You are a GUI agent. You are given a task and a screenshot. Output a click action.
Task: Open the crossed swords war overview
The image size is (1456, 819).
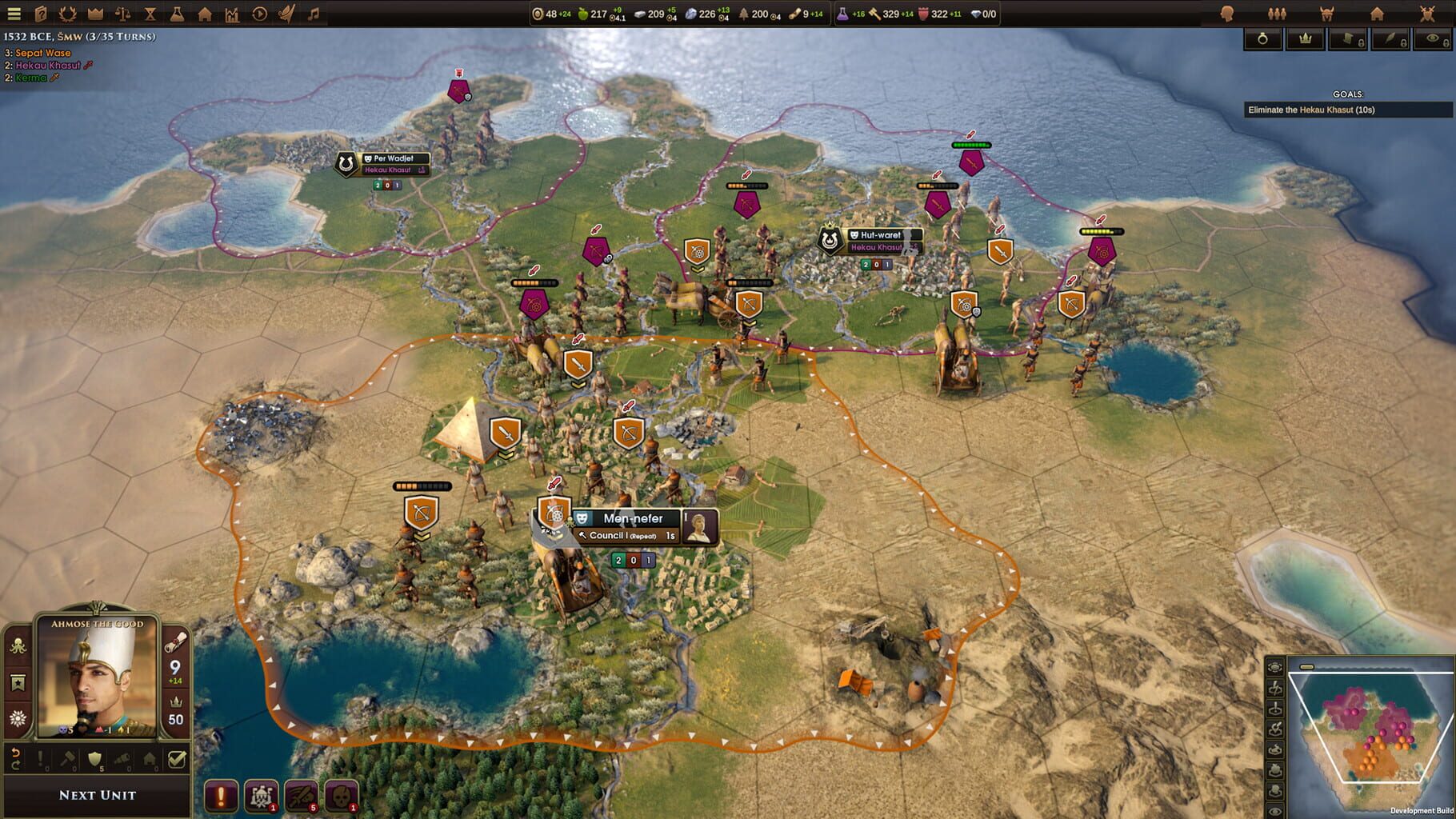(x=1427, y=14)
